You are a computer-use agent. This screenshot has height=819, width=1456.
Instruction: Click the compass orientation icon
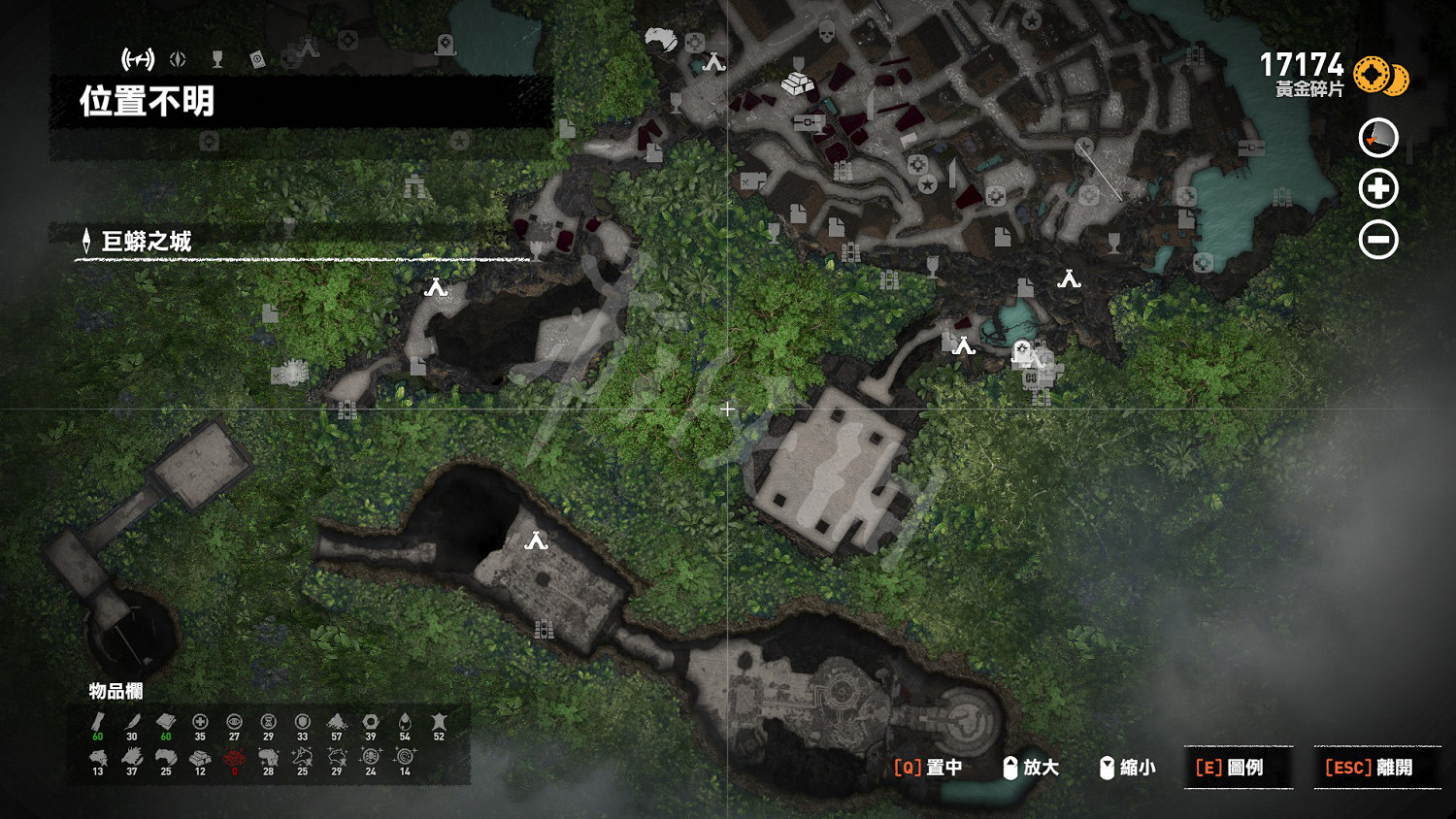(x=1378, y=138)
